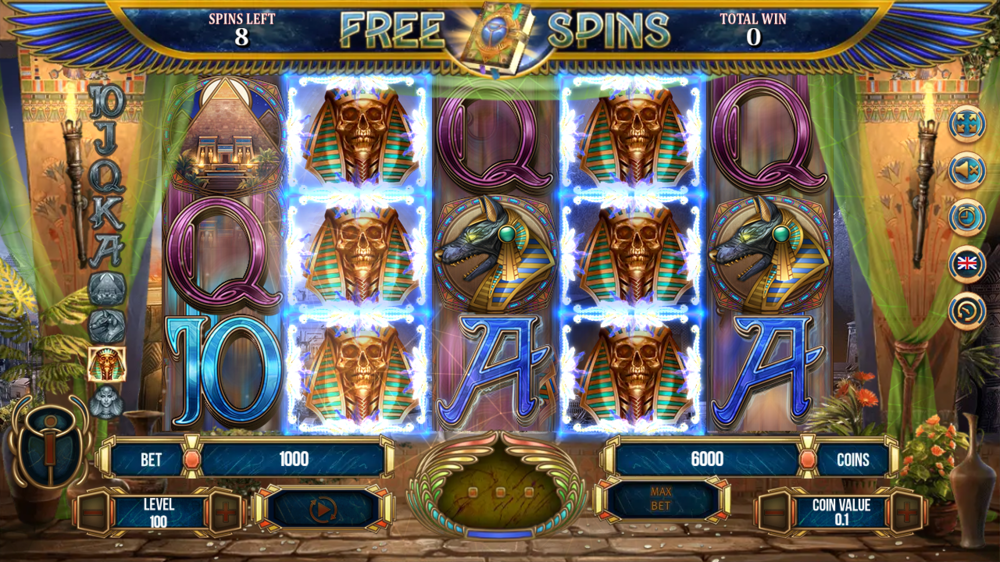Select the Max Bet button
Image resolution: width=1000 pixels, height=562 pixels.
tap(661, 498)
